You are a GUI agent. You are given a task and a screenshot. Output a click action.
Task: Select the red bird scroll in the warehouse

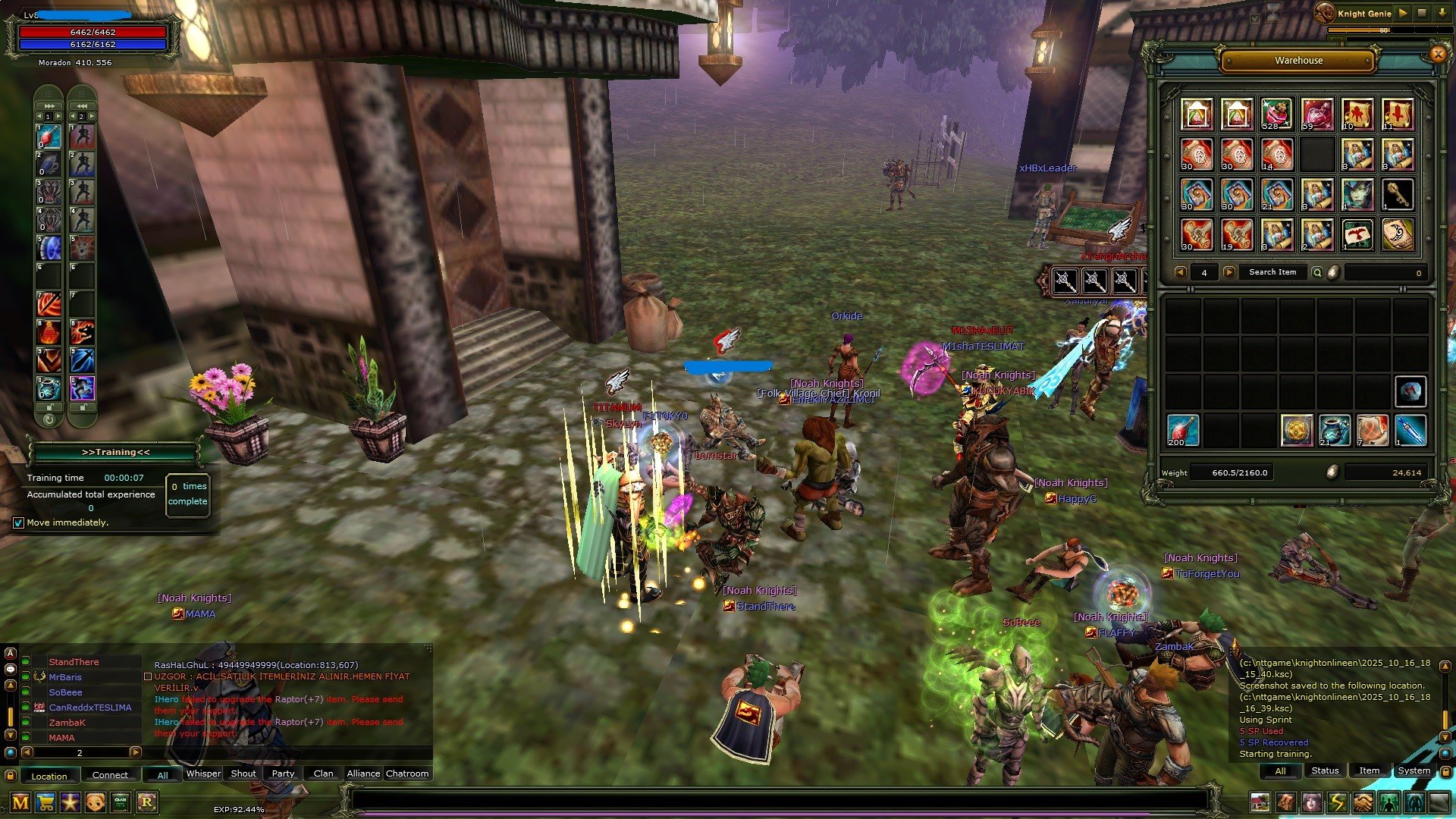click(1357, 234)
